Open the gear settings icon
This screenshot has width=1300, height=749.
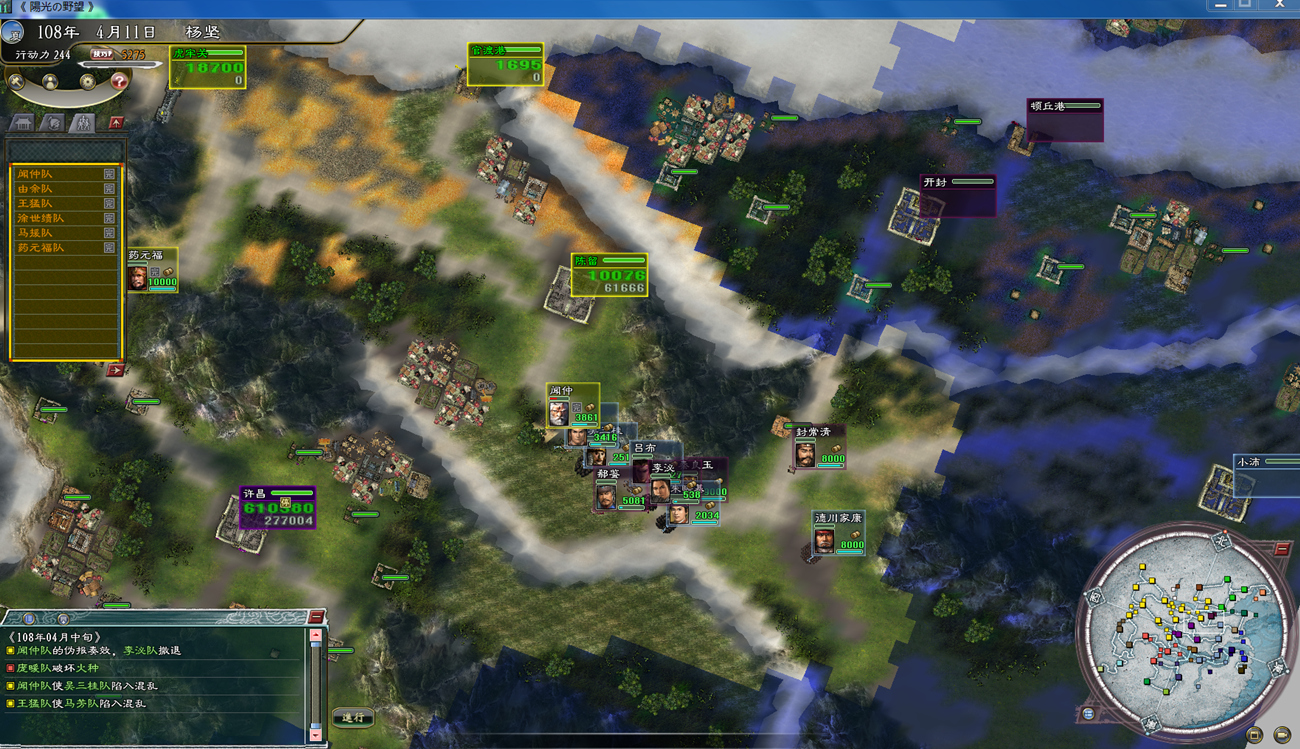click(x=88, y=81)
